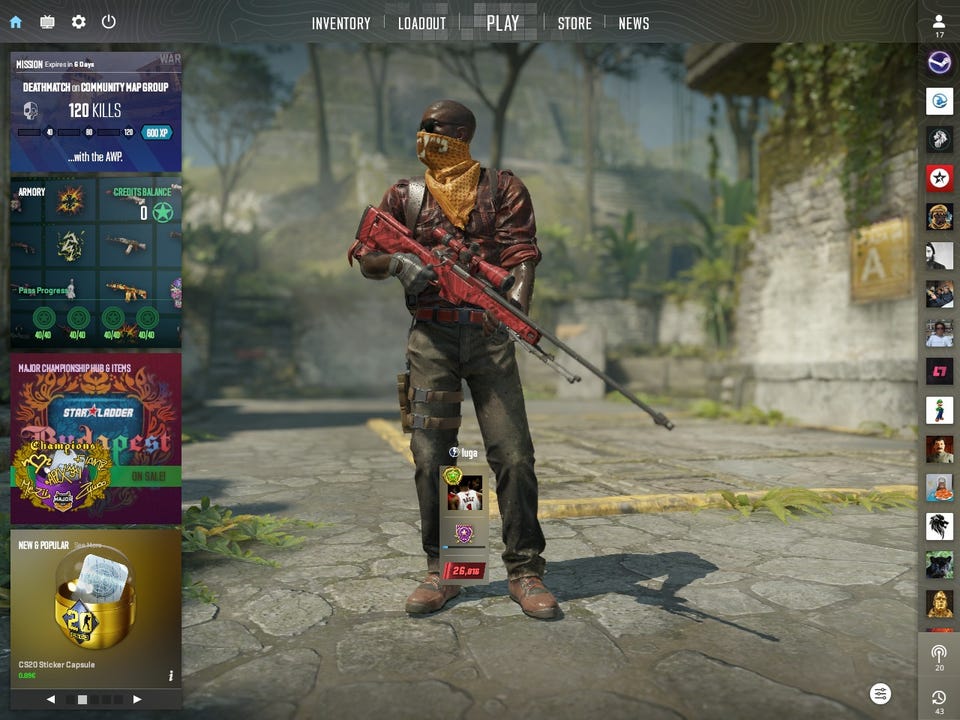Open the Deathmatch 120 kills mission panel
960x720 pixels.
pos(96,112)
